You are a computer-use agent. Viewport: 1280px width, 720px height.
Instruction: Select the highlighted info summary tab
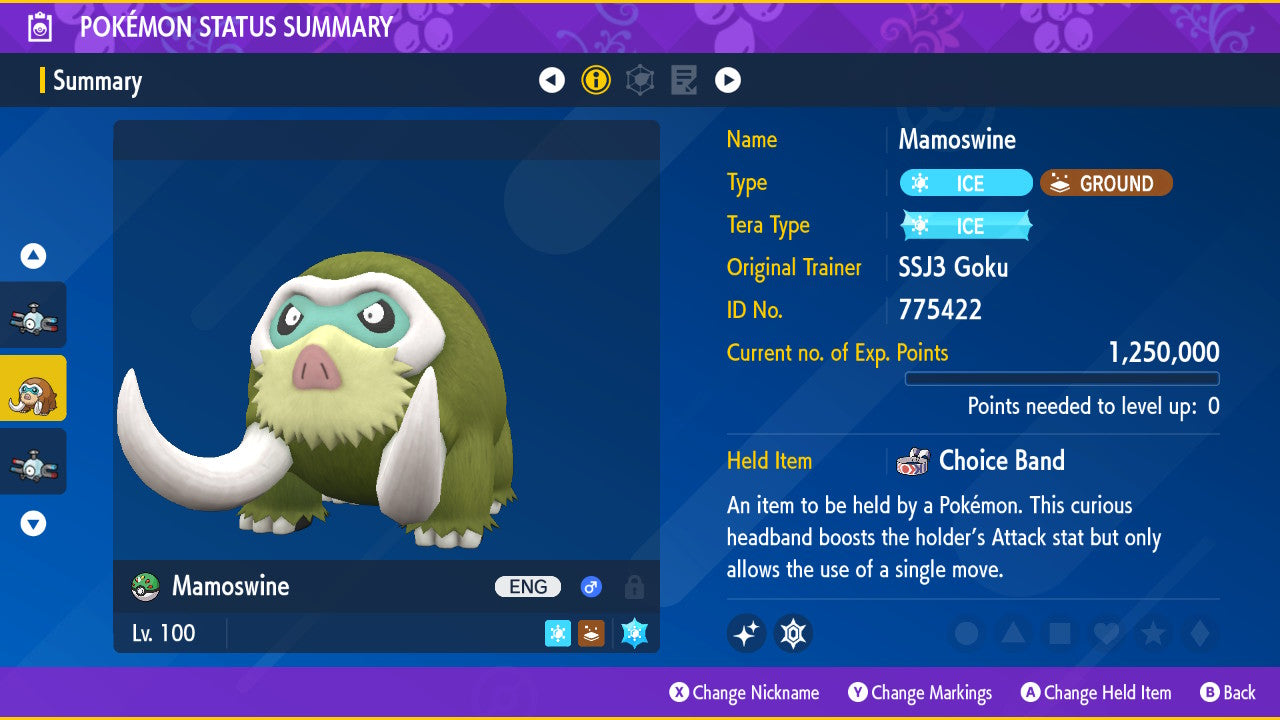pos(596,80)
